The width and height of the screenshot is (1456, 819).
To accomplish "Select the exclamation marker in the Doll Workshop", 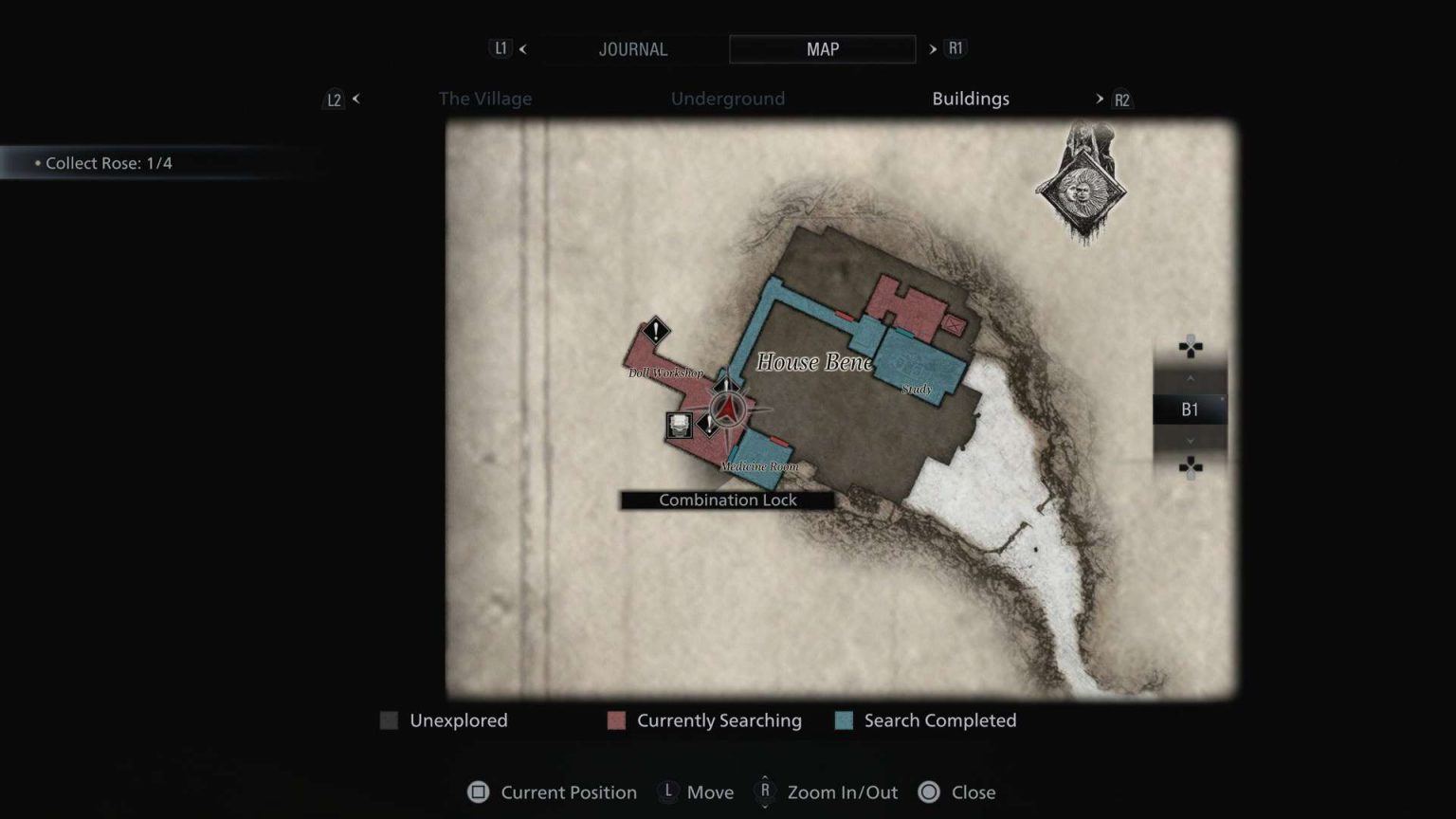I will 656,333.
